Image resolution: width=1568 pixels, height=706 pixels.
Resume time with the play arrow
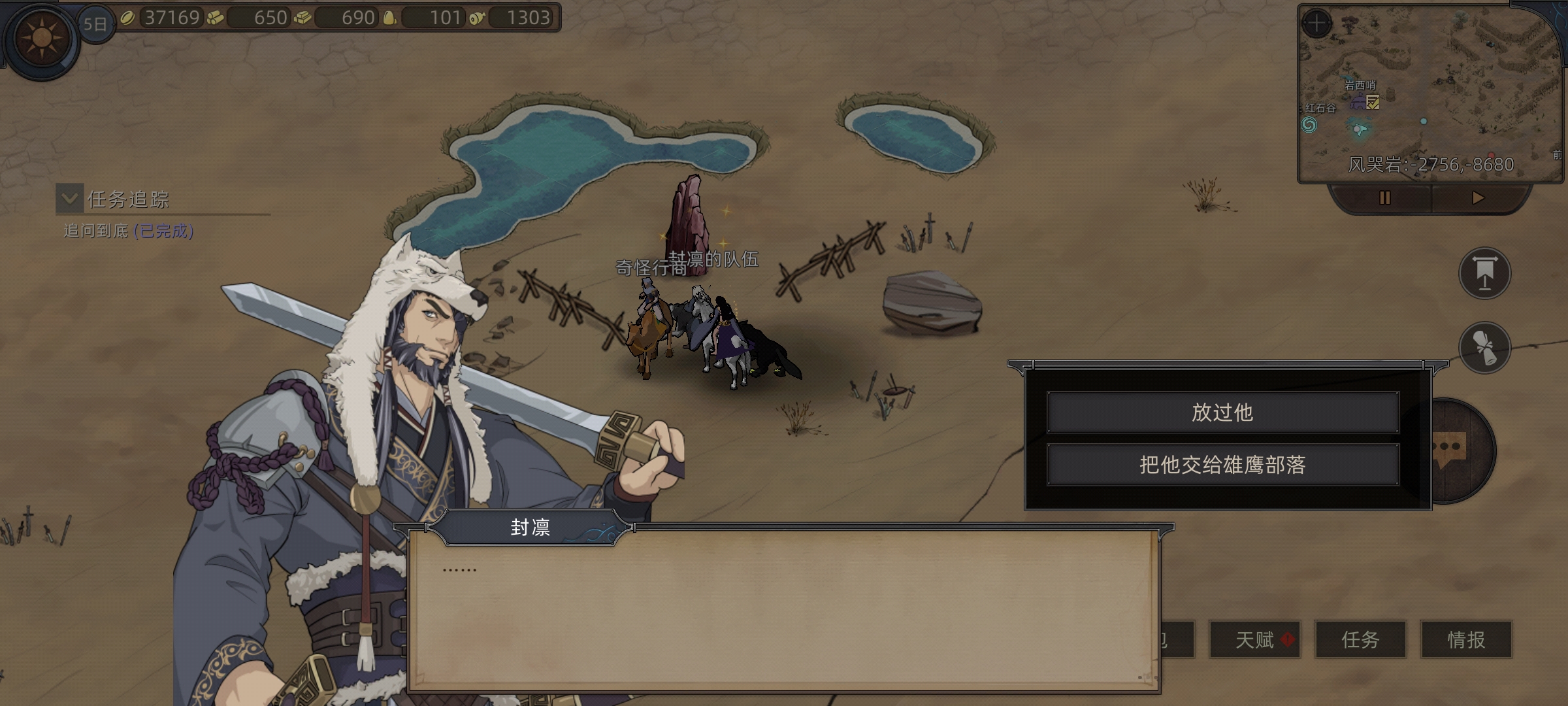pos(1478,198)
